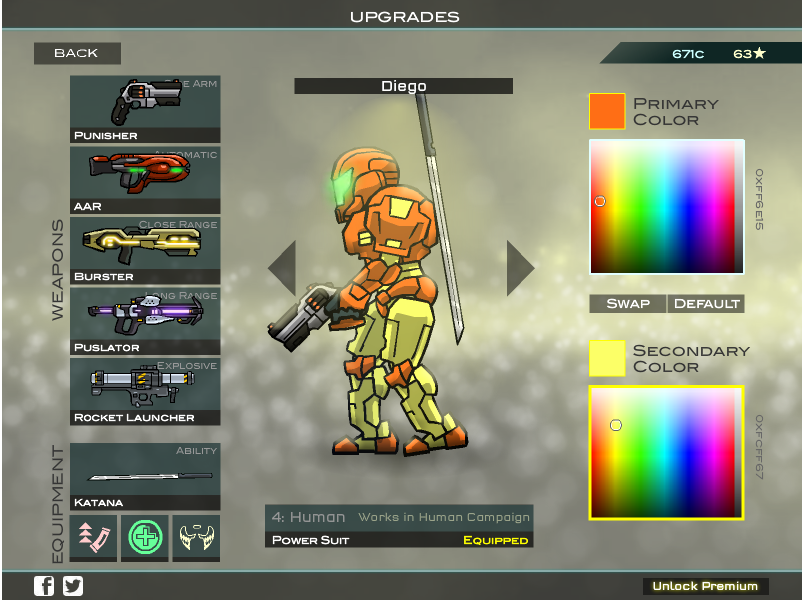The width and height of the screenshot is (802, 602).
Task: Reset colors with the Default button
Action: [x=706, y=304]
